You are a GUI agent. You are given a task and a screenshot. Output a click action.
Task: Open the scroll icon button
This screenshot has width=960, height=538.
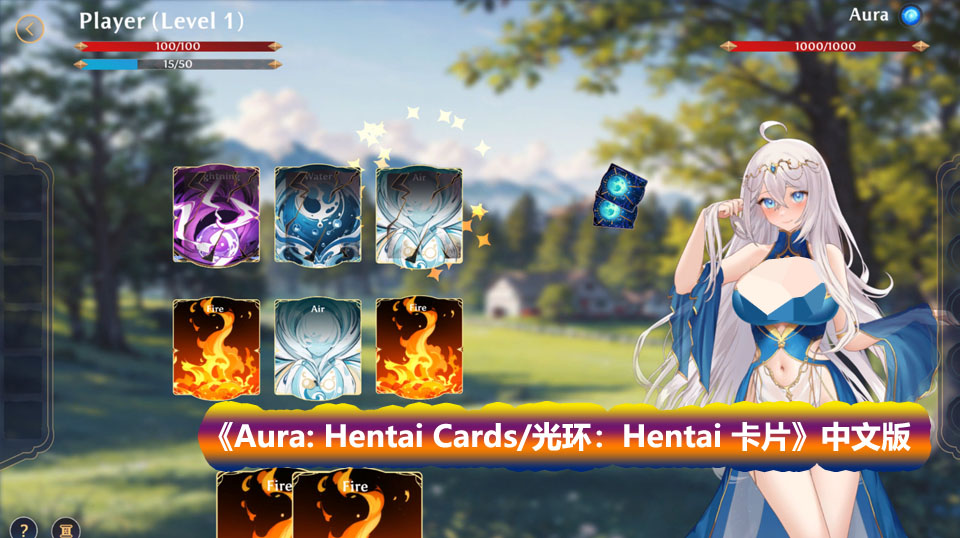click(x=66, y=528)
